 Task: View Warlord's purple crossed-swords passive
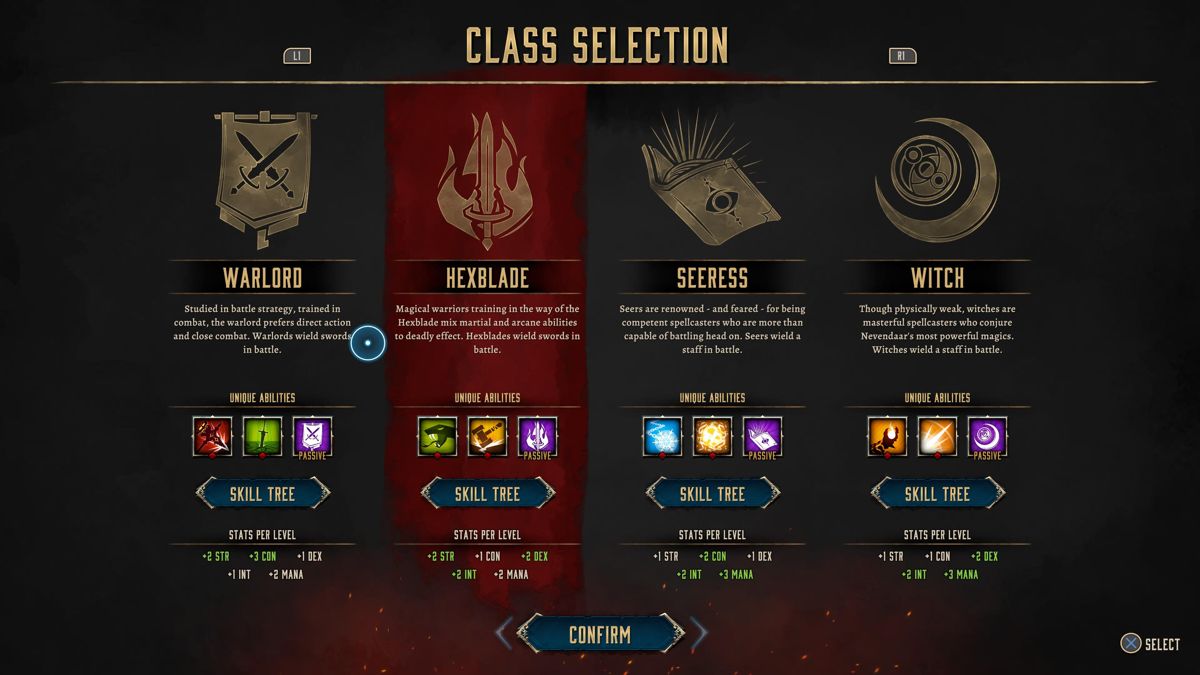coord(312,436)
